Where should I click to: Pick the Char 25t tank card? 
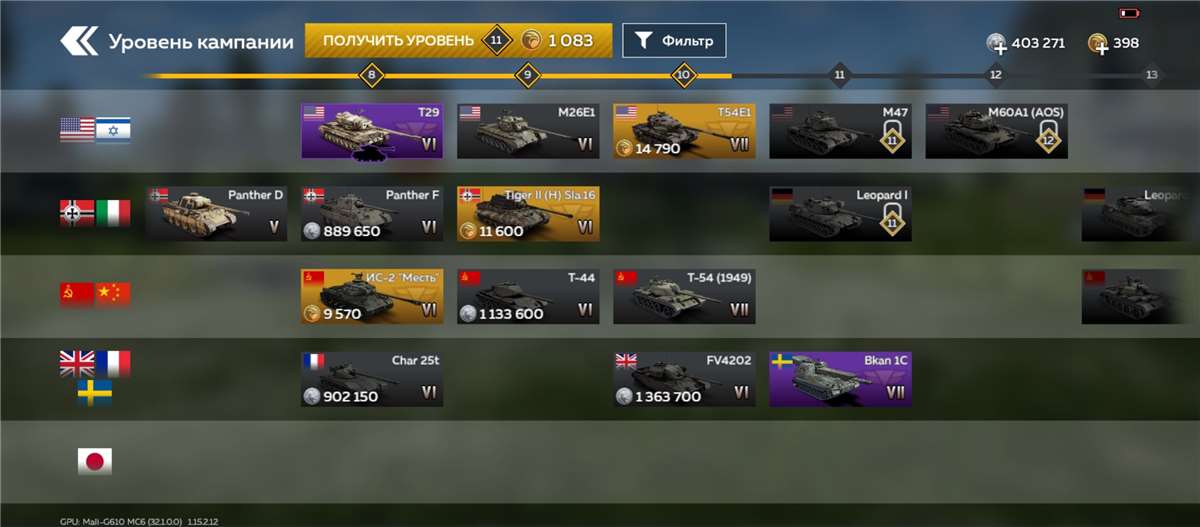coord(372,379)
